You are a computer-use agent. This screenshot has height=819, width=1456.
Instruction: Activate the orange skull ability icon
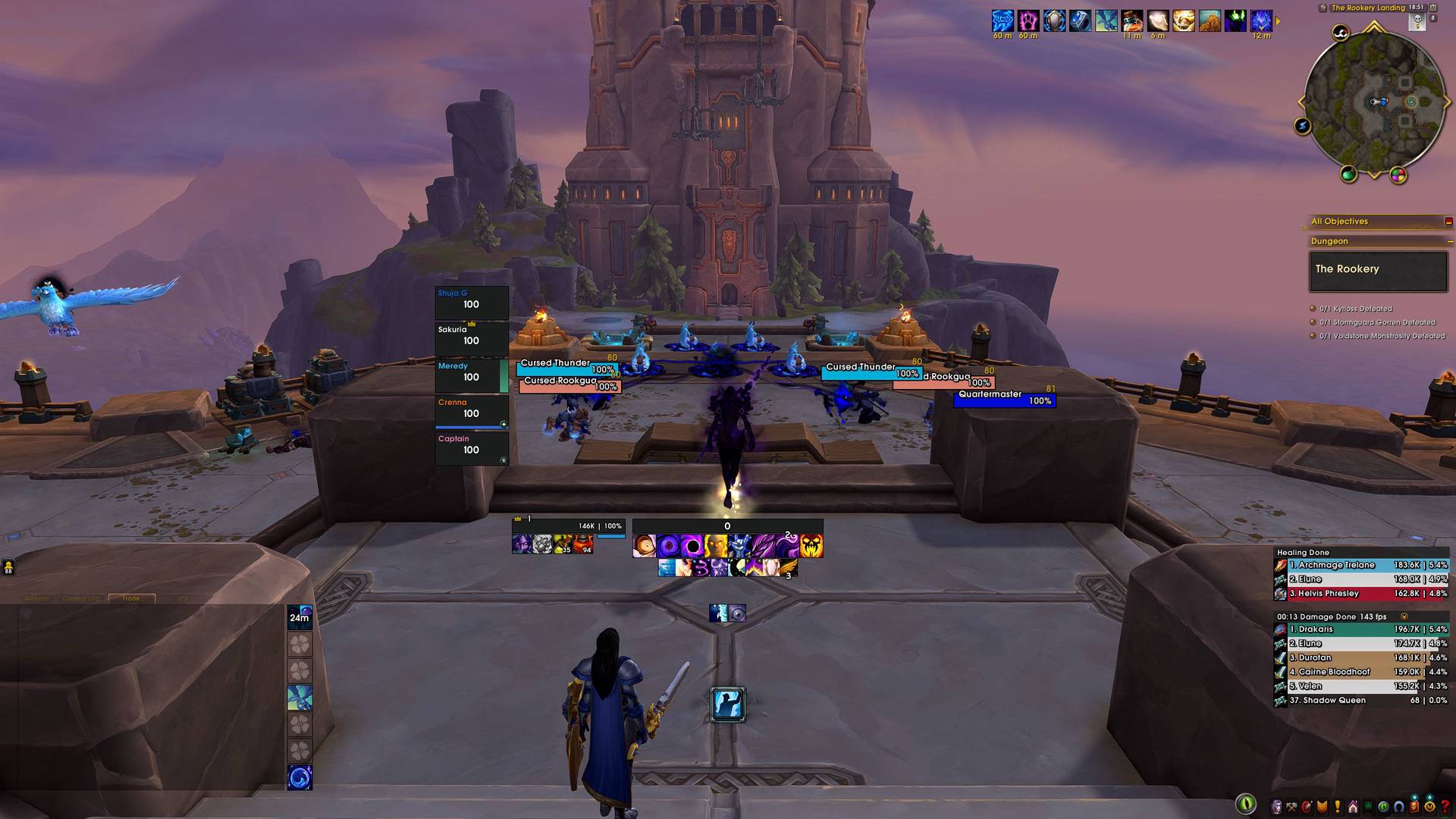pos(811,546)
